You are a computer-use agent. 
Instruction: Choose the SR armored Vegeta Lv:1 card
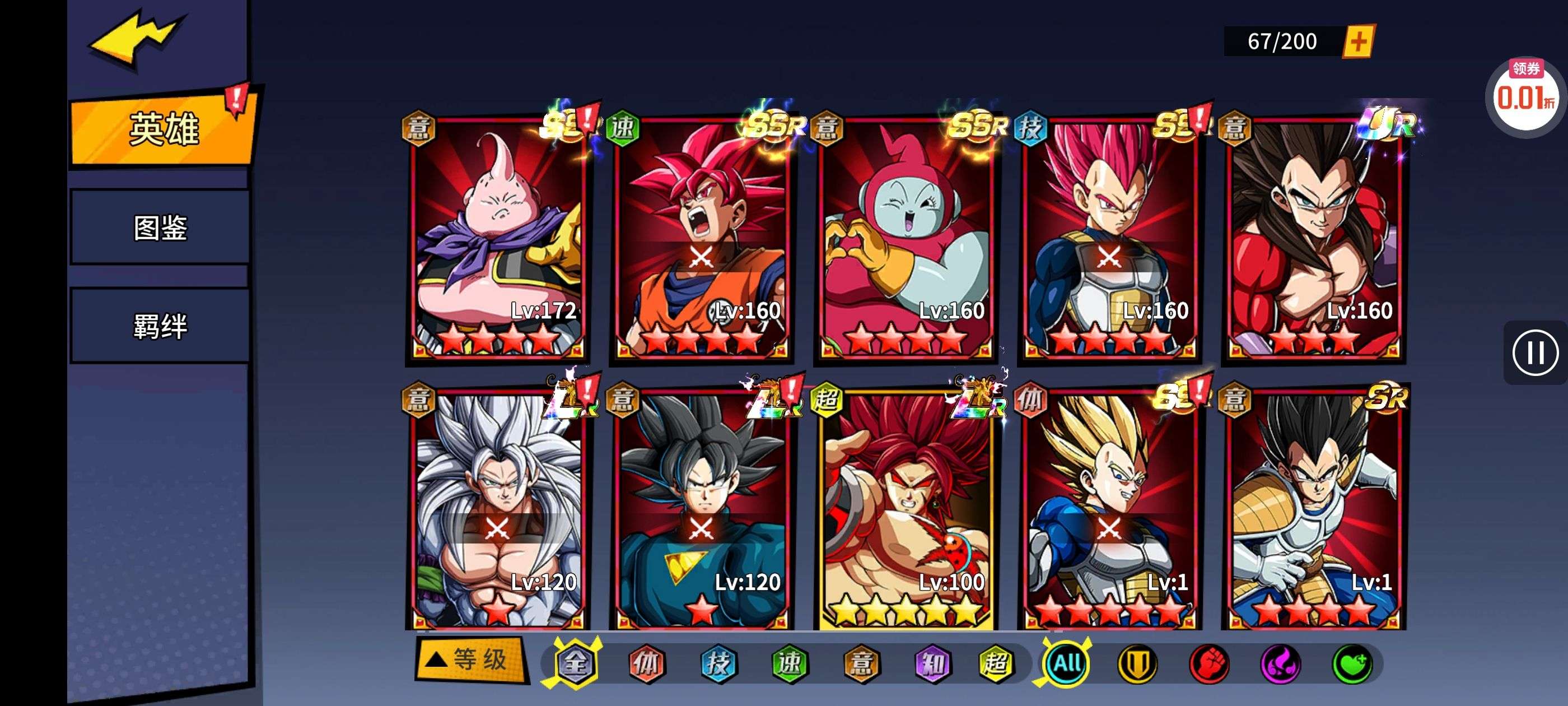click(1314, 509)
